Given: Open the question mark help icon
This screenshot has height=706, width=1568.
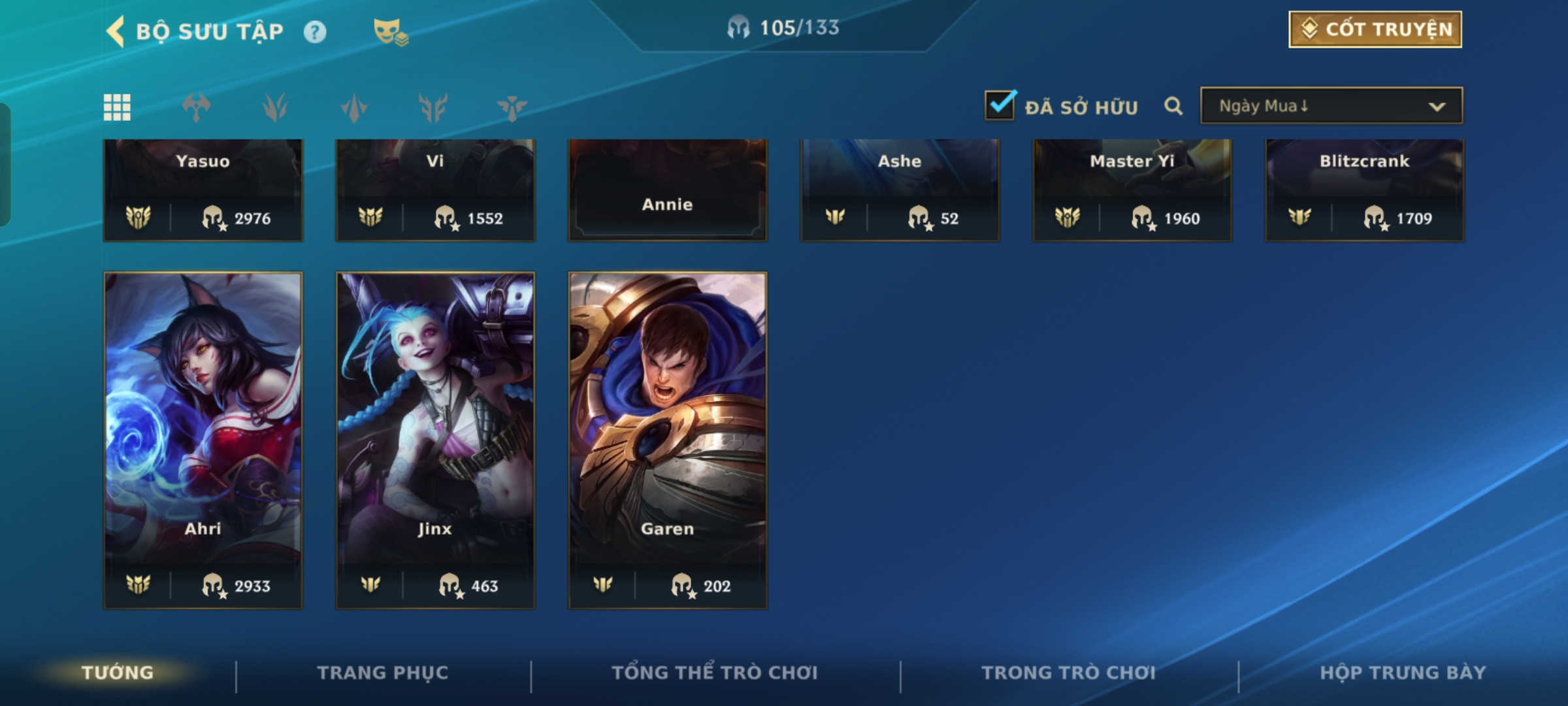Looking at the screenshot, I should [315, 32].
